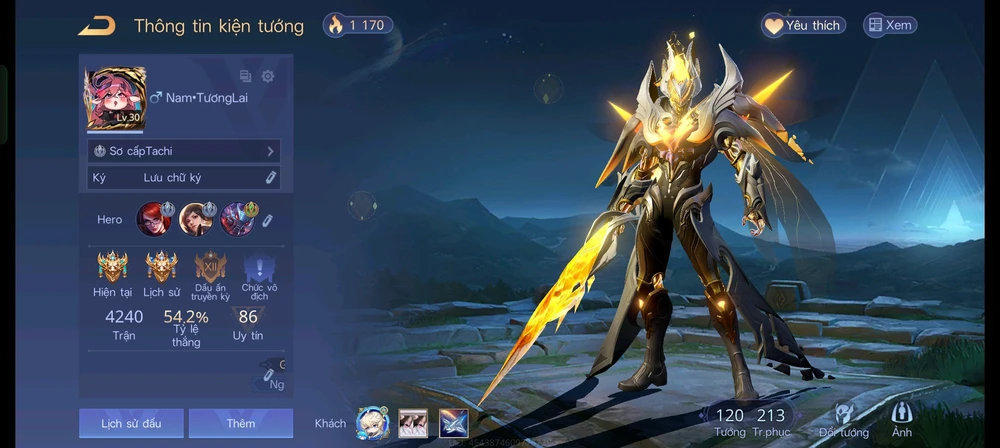This screenshot has width=1000, height=448.
Task: Edit the signature with pencil icon
Action: coord(270,178)
